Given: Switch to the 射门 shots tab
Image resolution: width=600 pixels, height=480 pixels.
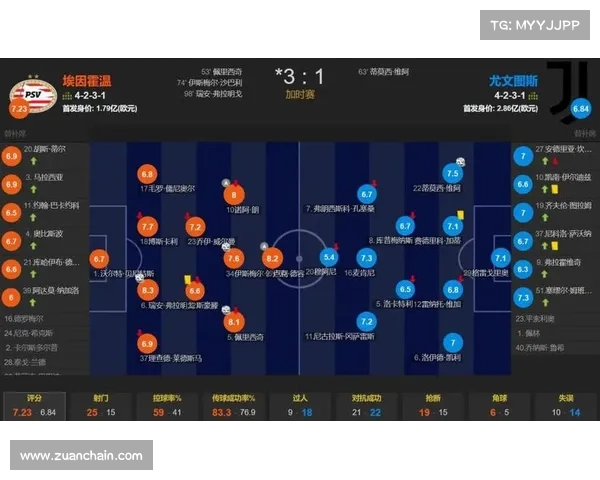Looking at the screenshot, I should point(100,405).
